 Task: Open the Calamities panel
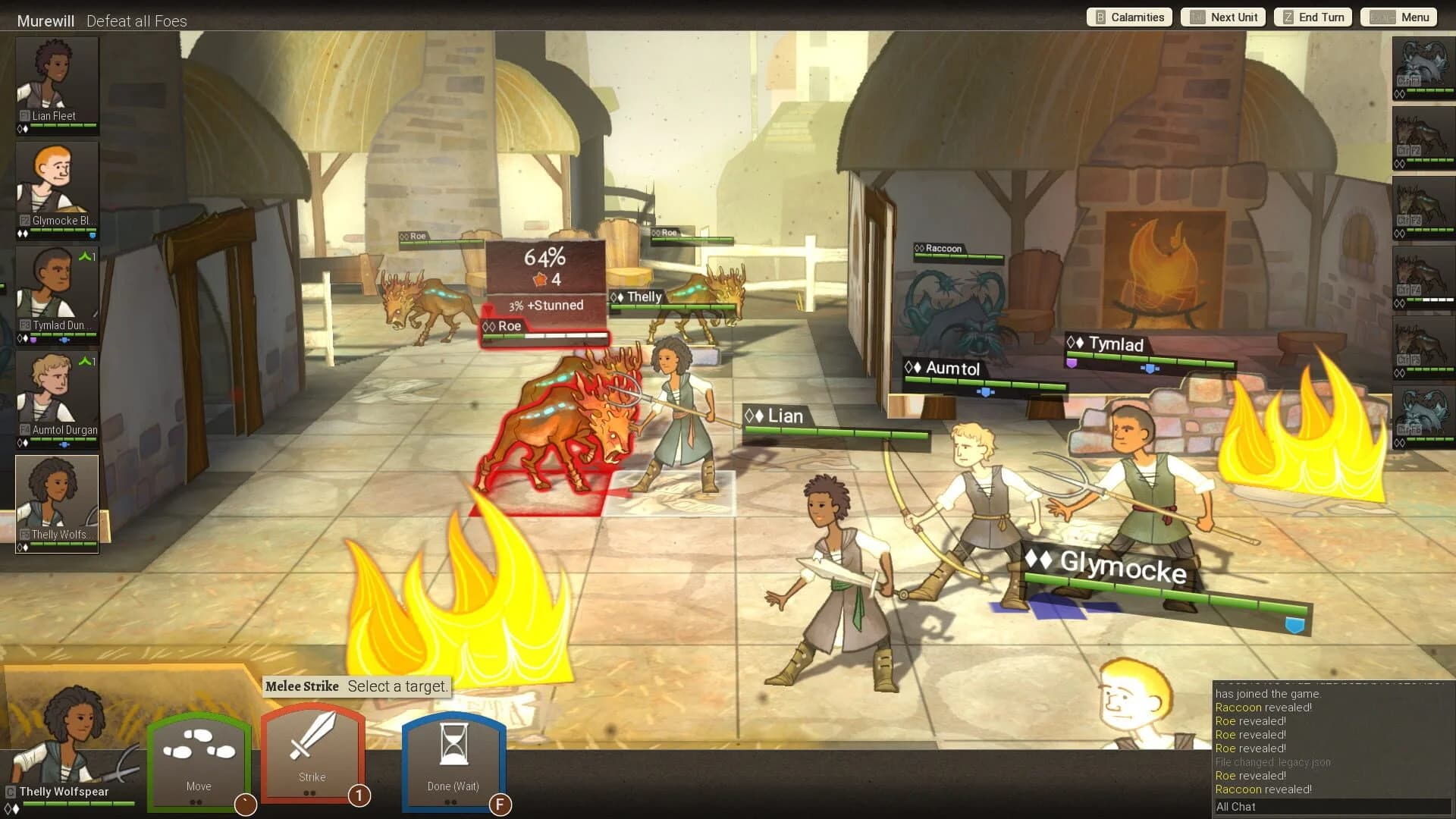coord(1128,17)
